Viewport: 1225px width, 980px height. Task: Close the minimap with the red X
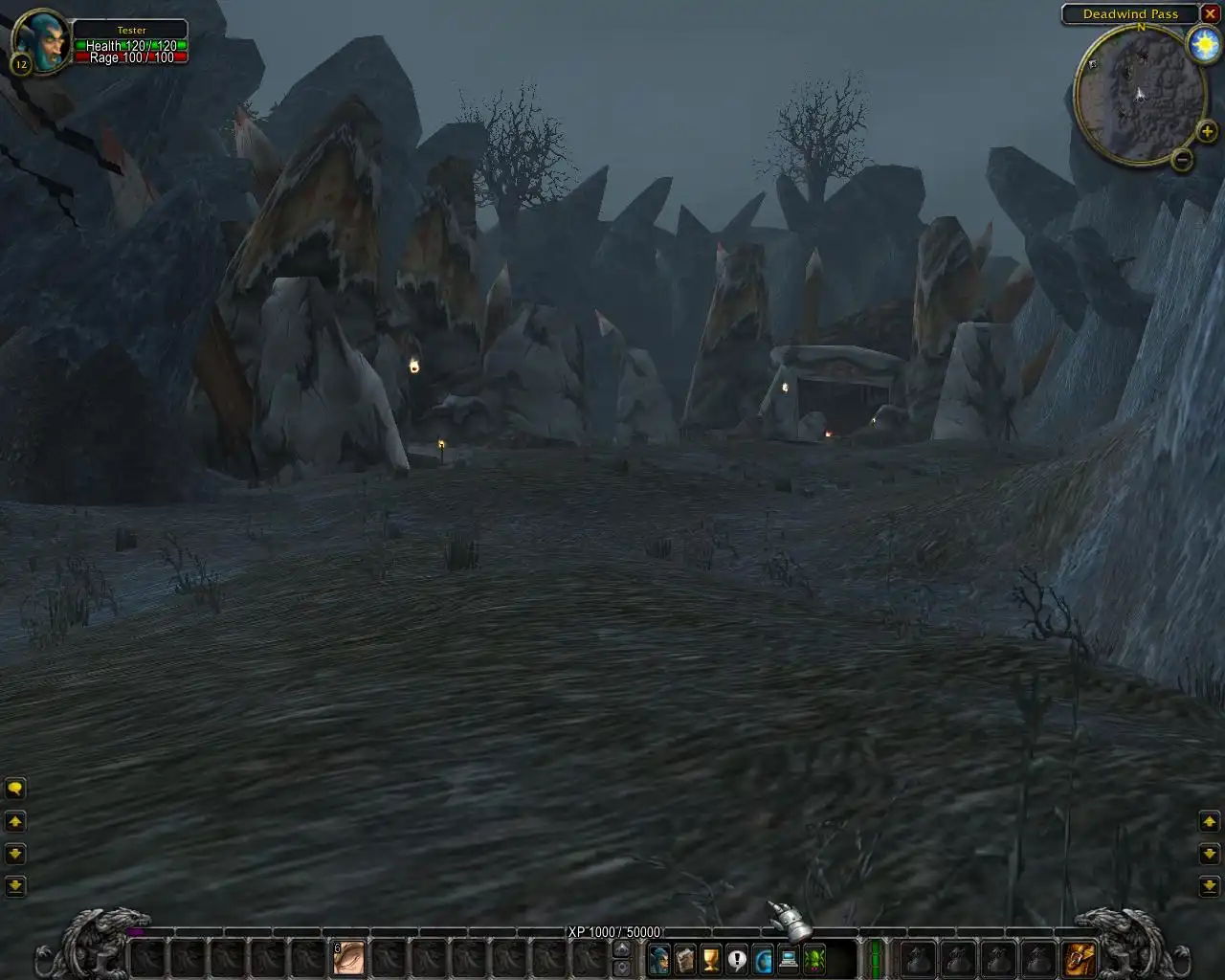coord(1210,14)
